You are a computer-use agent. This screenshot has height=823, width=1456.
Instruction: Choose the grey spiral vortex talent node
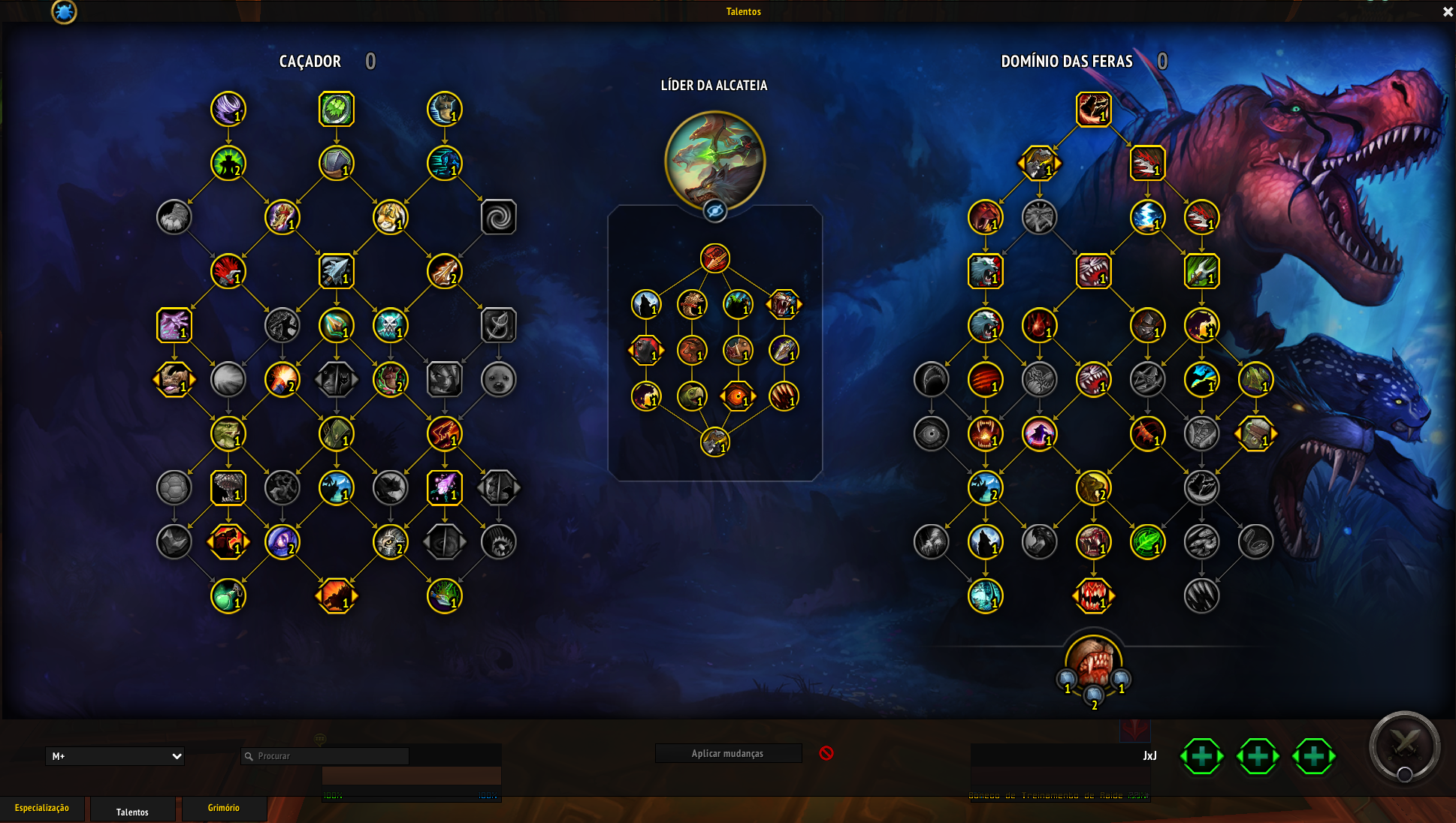[499, 218]
